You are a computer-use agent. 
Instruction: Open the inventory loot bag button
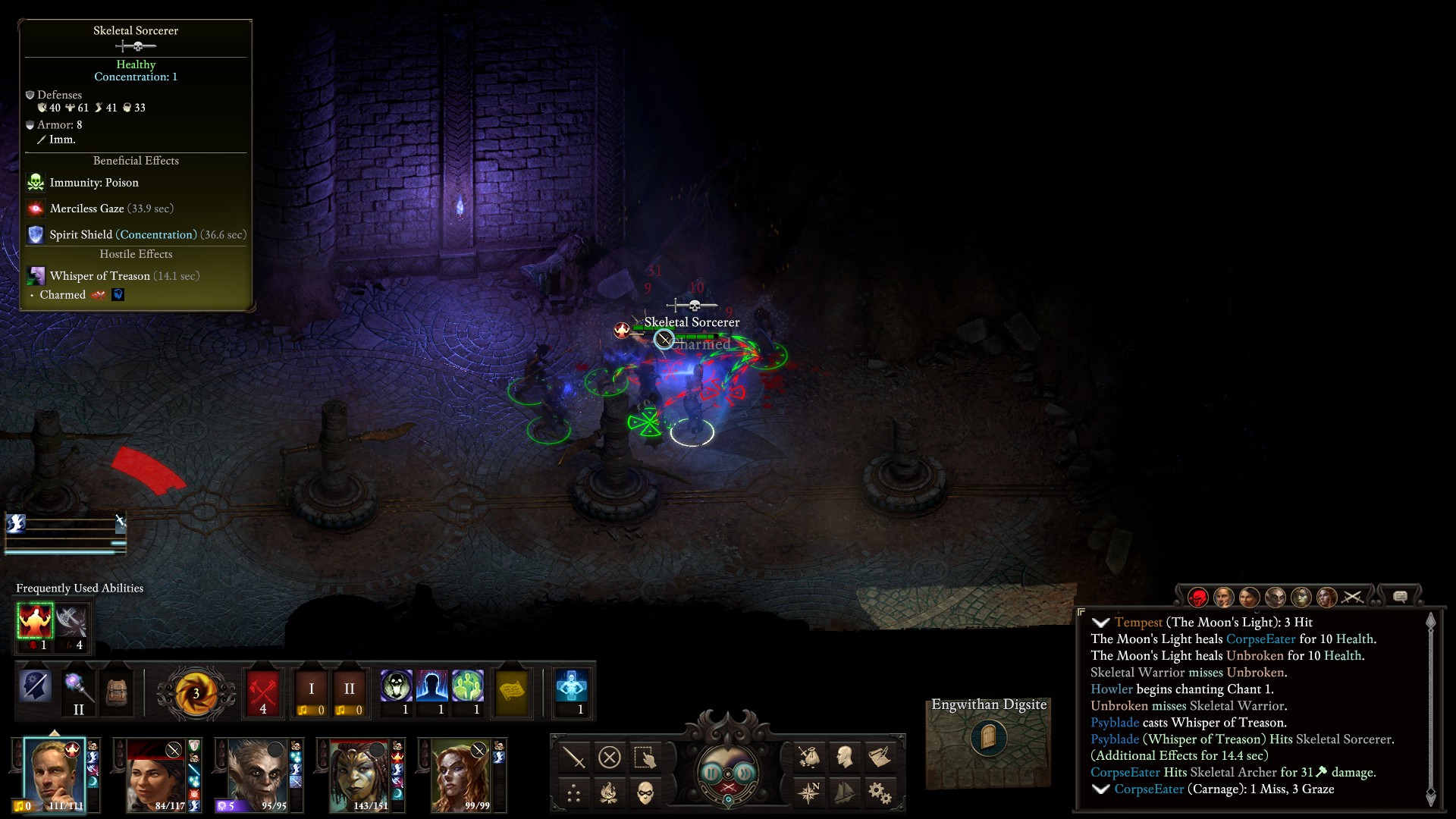point(808,757)
